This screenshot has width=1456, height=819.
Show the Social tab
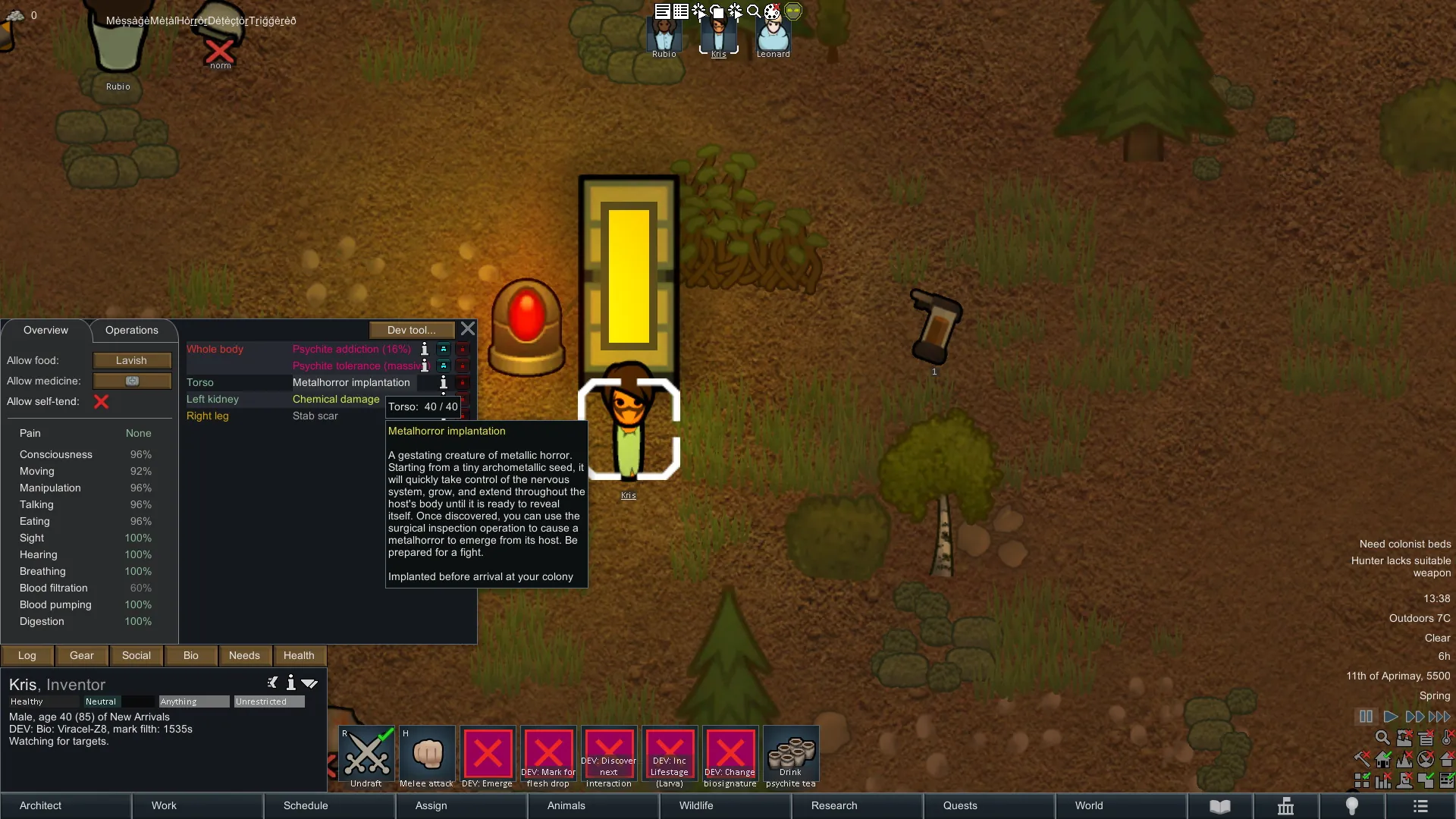[x=136, y=656]
